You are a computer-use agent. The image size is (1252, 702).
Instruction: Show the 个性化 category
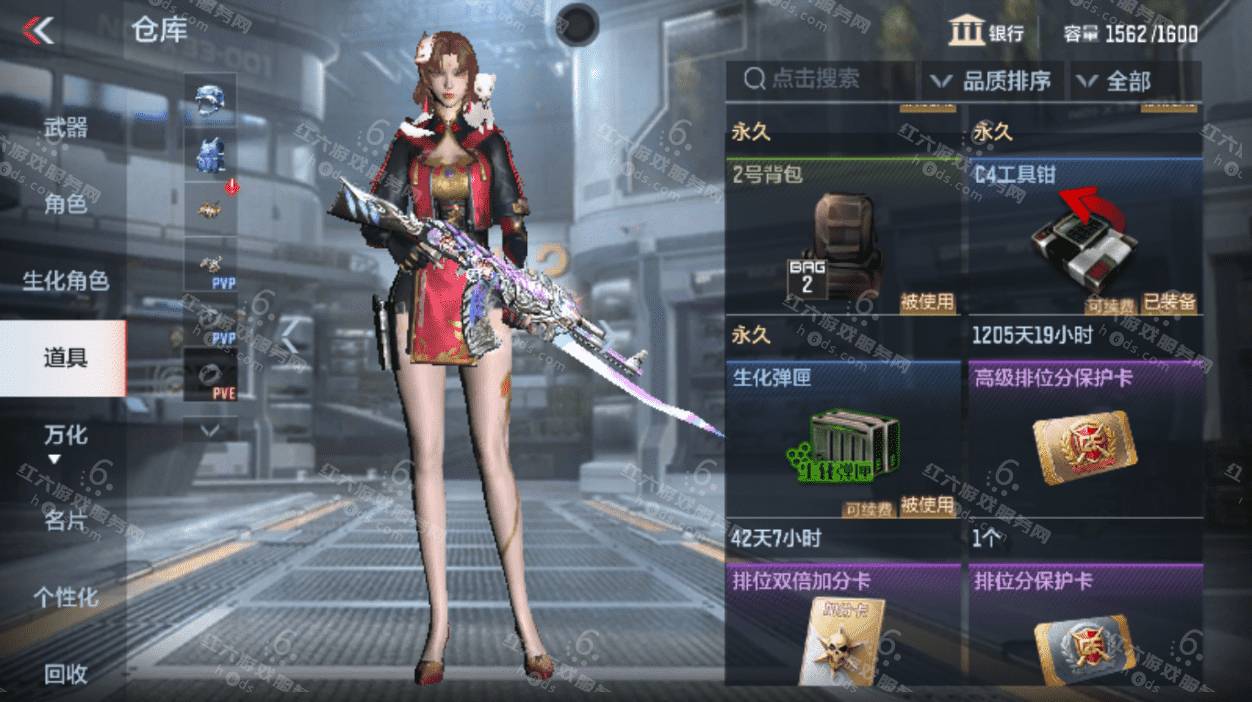[65, 597]
